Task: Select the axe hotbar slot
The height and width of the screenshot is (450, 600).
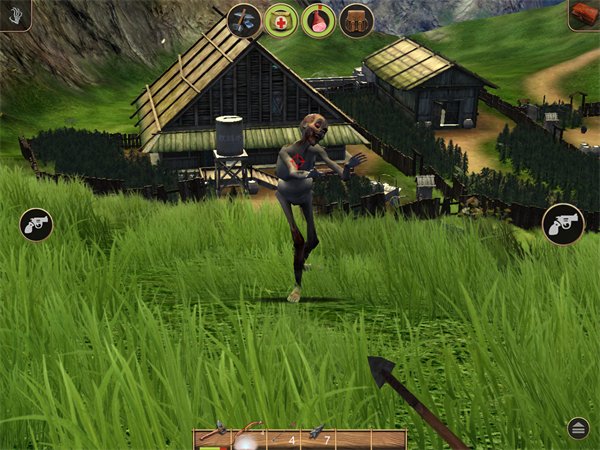Action: pos(211,438)
